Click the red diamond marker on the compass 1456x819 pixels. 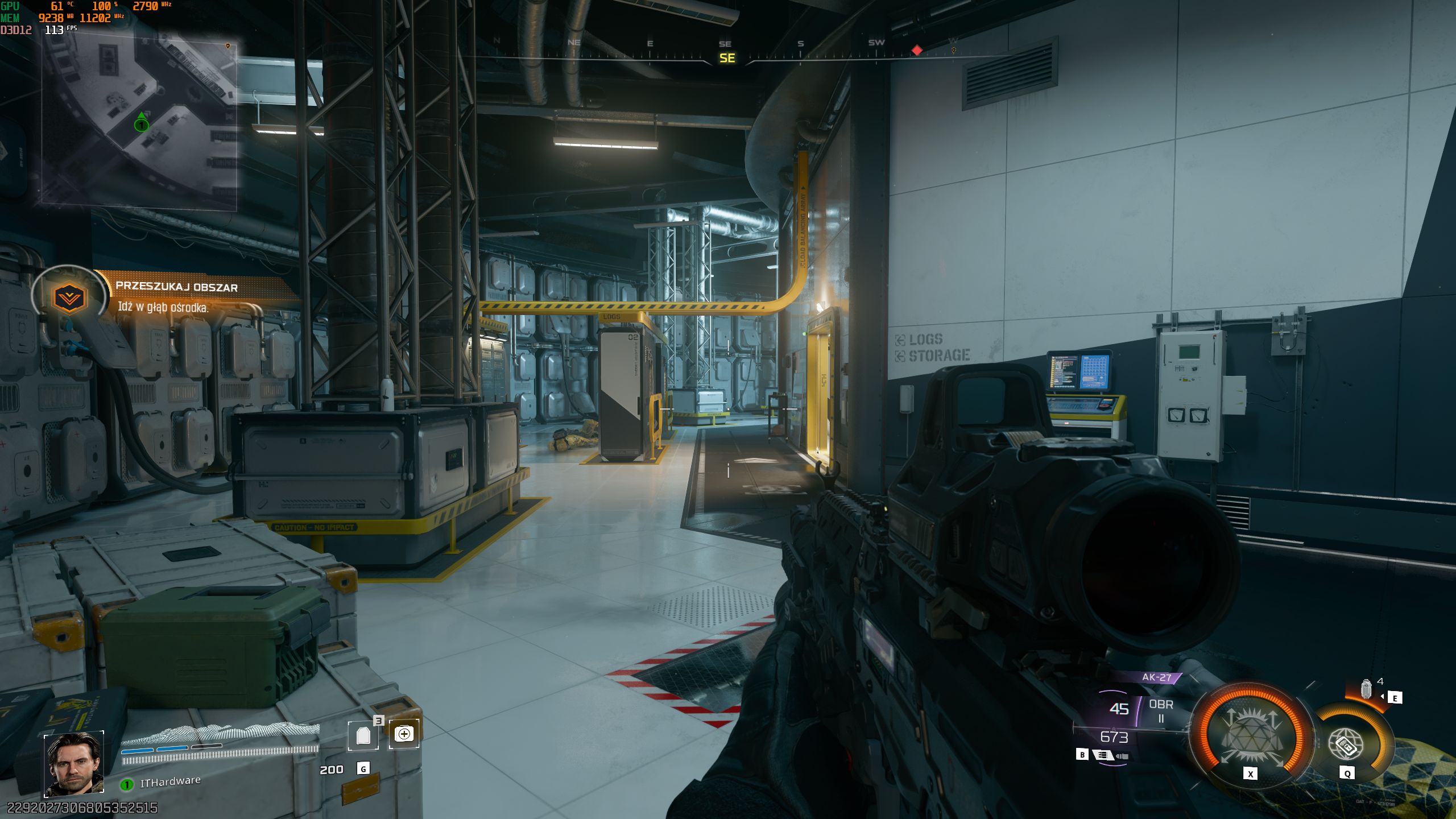(917, 51)
